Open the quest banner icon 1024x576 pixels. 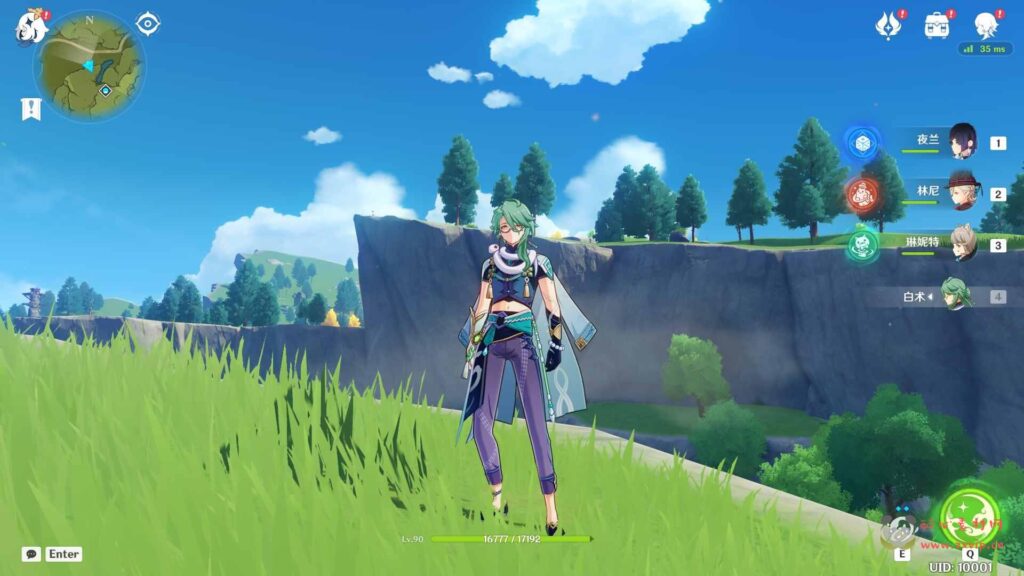31,109
